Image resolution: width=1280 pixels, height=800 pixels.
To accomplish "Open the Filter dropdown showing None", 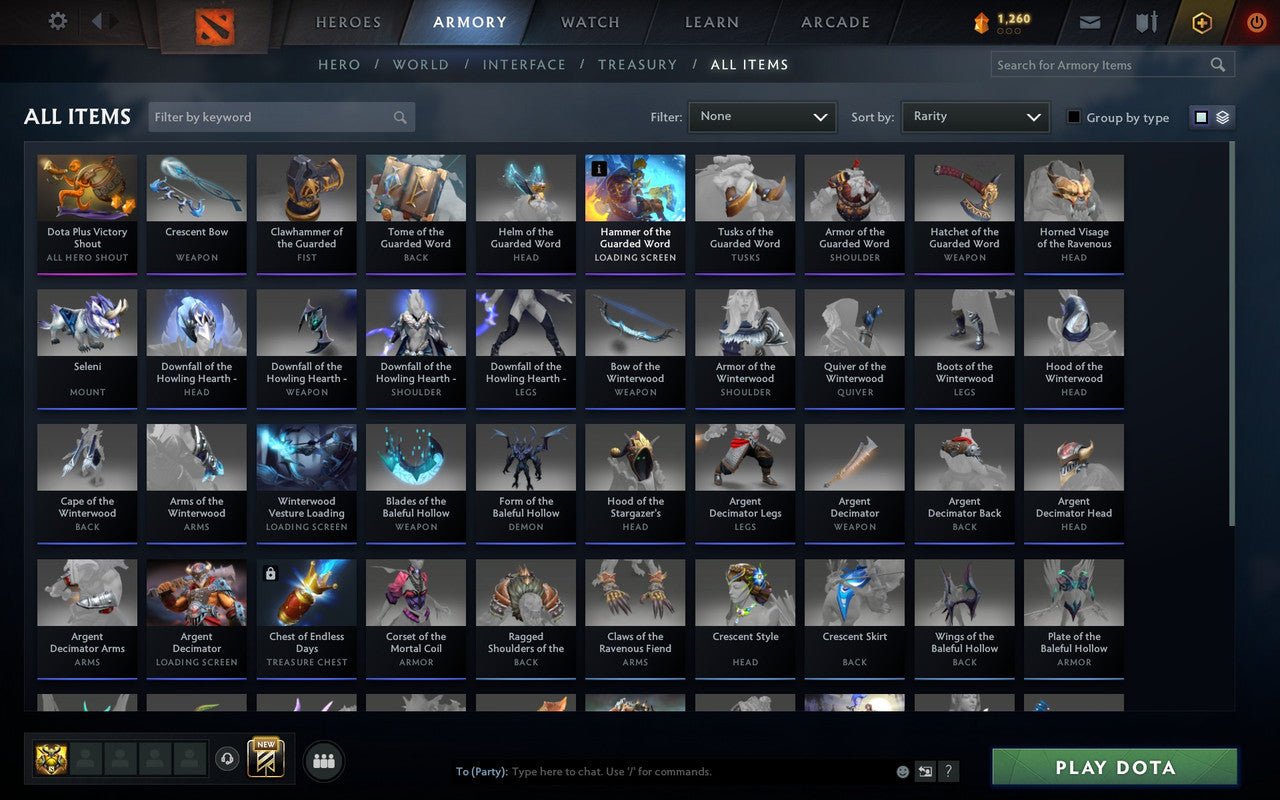I will pyautogui.click(x=762, y=117).
